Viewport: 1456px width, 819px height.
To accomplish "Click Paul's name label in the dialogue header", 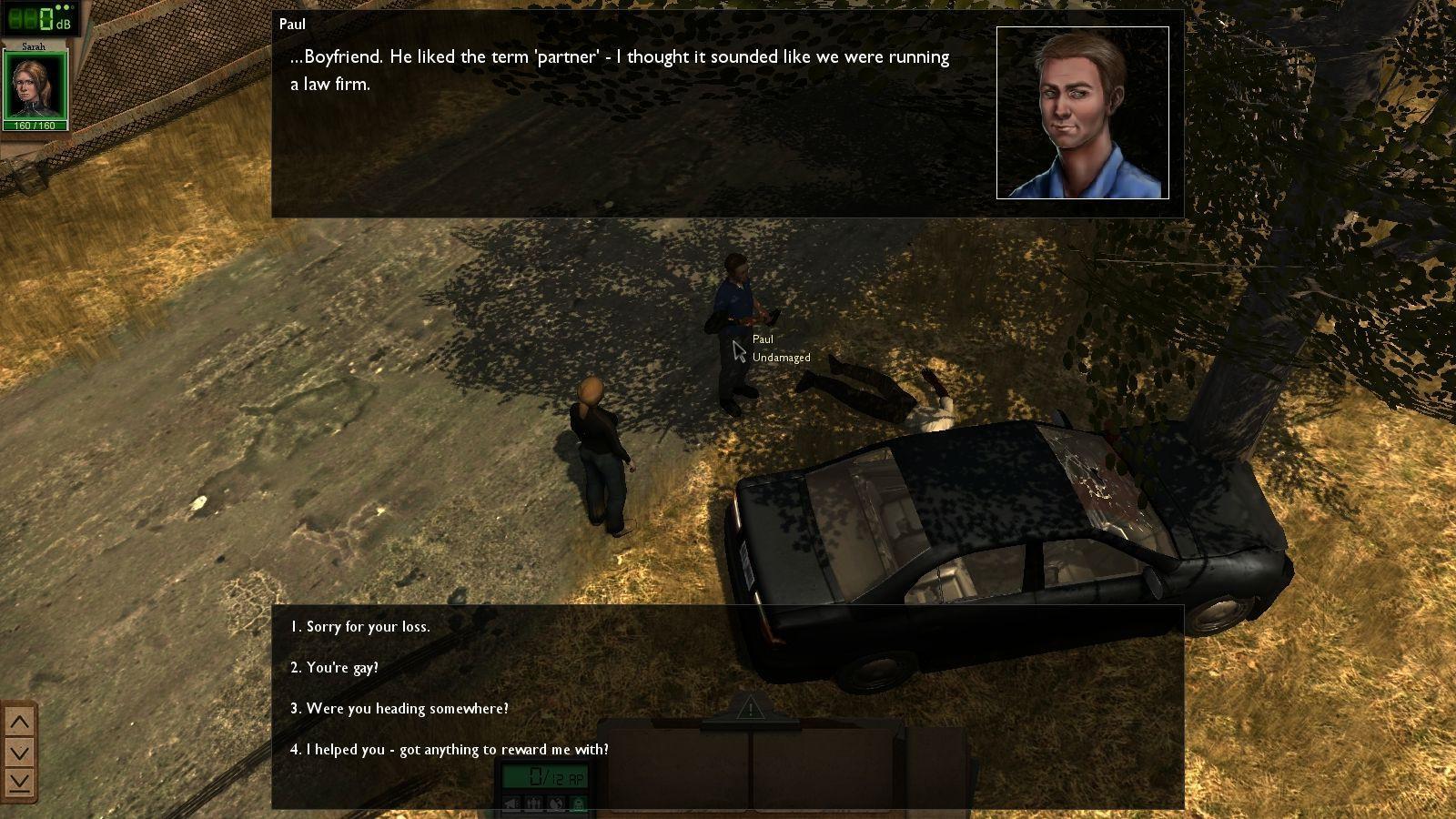I will 291,25.
